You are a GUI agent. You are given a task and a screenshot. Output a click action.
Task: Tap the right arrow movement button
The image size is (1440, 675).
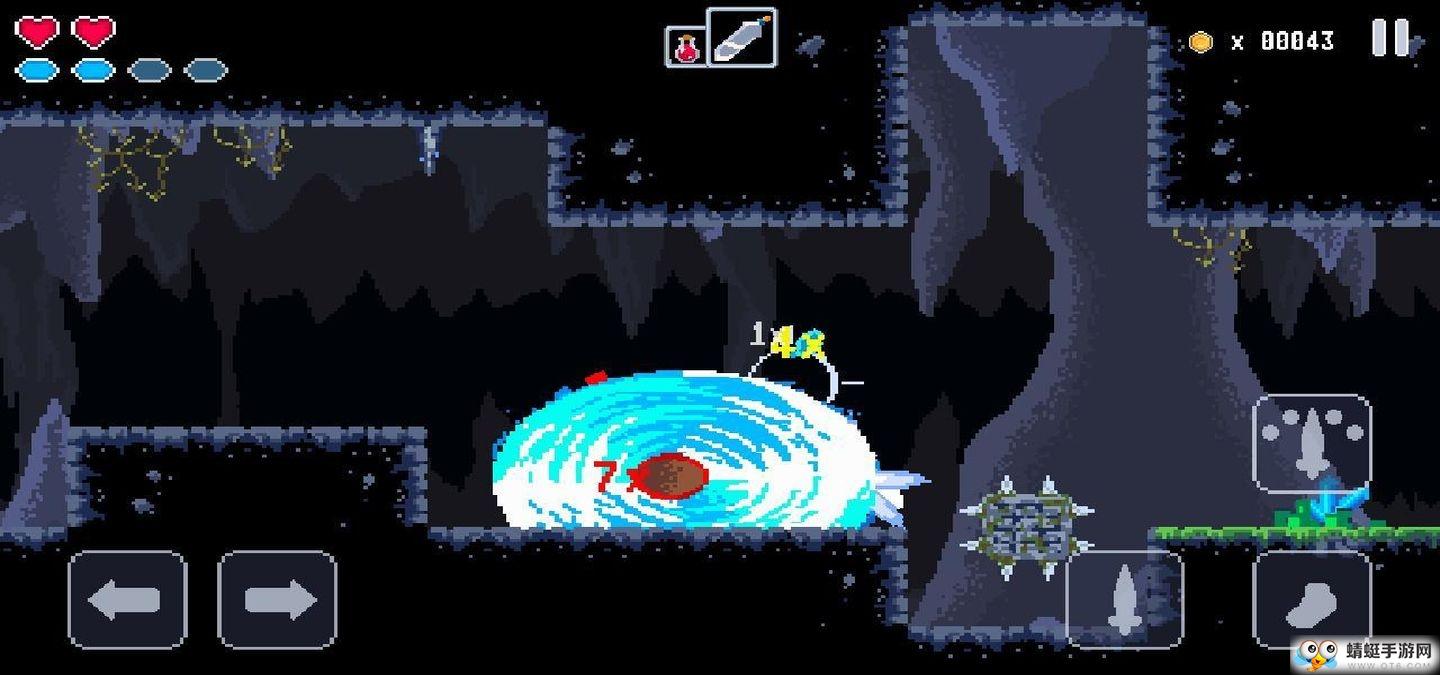pyautogui.click(x=277, y=600)
